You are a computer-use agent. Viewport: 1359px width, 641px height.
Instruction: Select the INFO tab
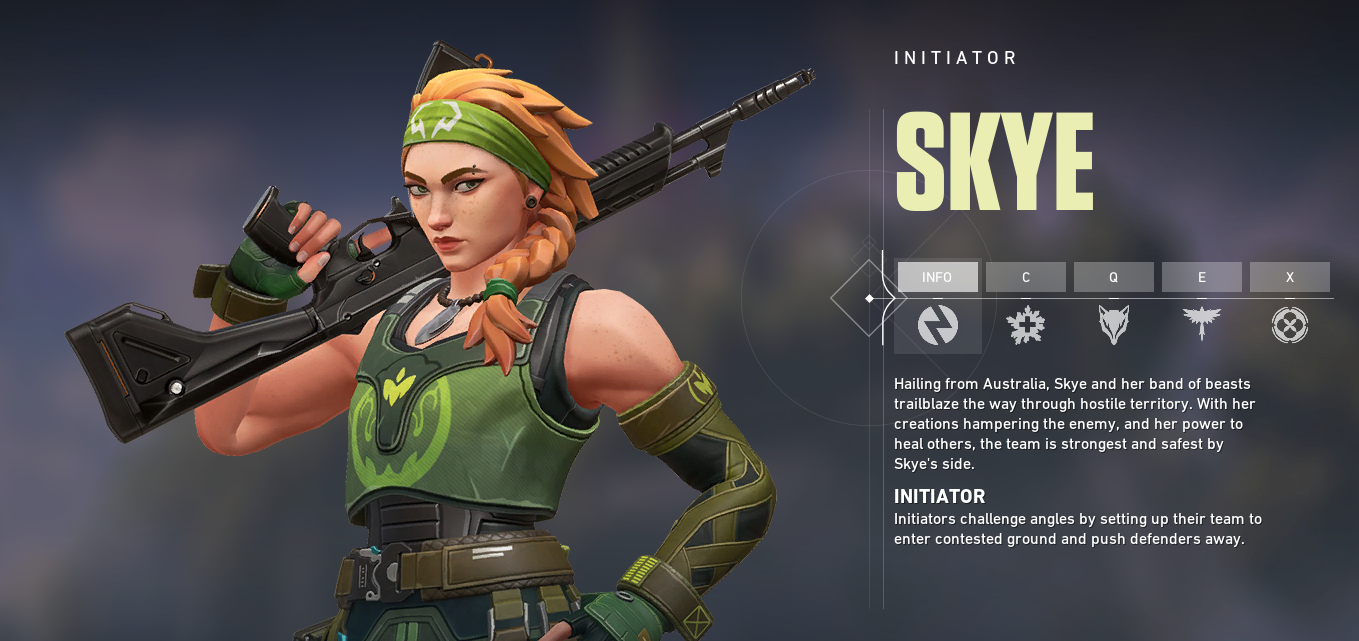coord(937,277)
